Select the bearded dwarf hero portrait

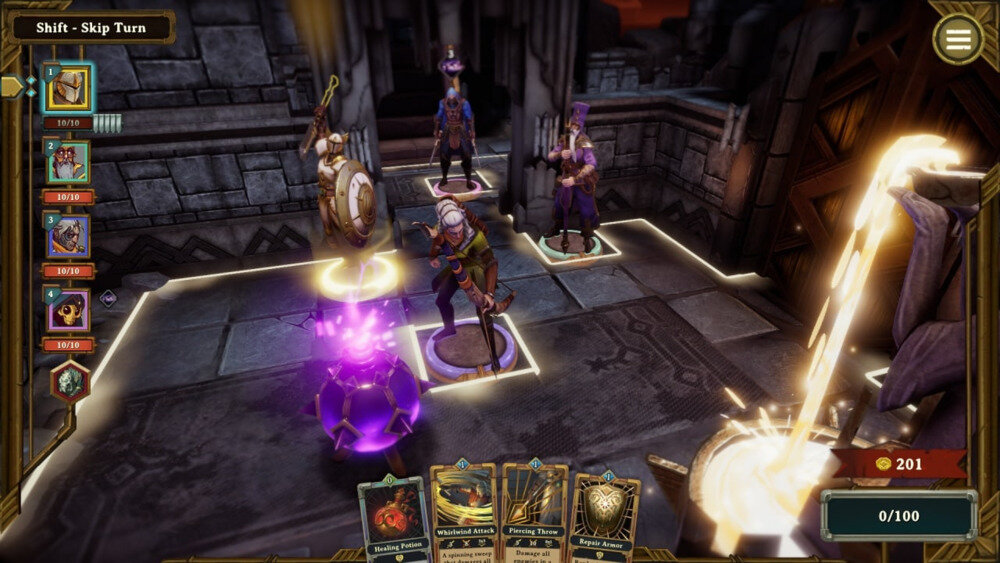pyautogui.click(x=67, y=162)
